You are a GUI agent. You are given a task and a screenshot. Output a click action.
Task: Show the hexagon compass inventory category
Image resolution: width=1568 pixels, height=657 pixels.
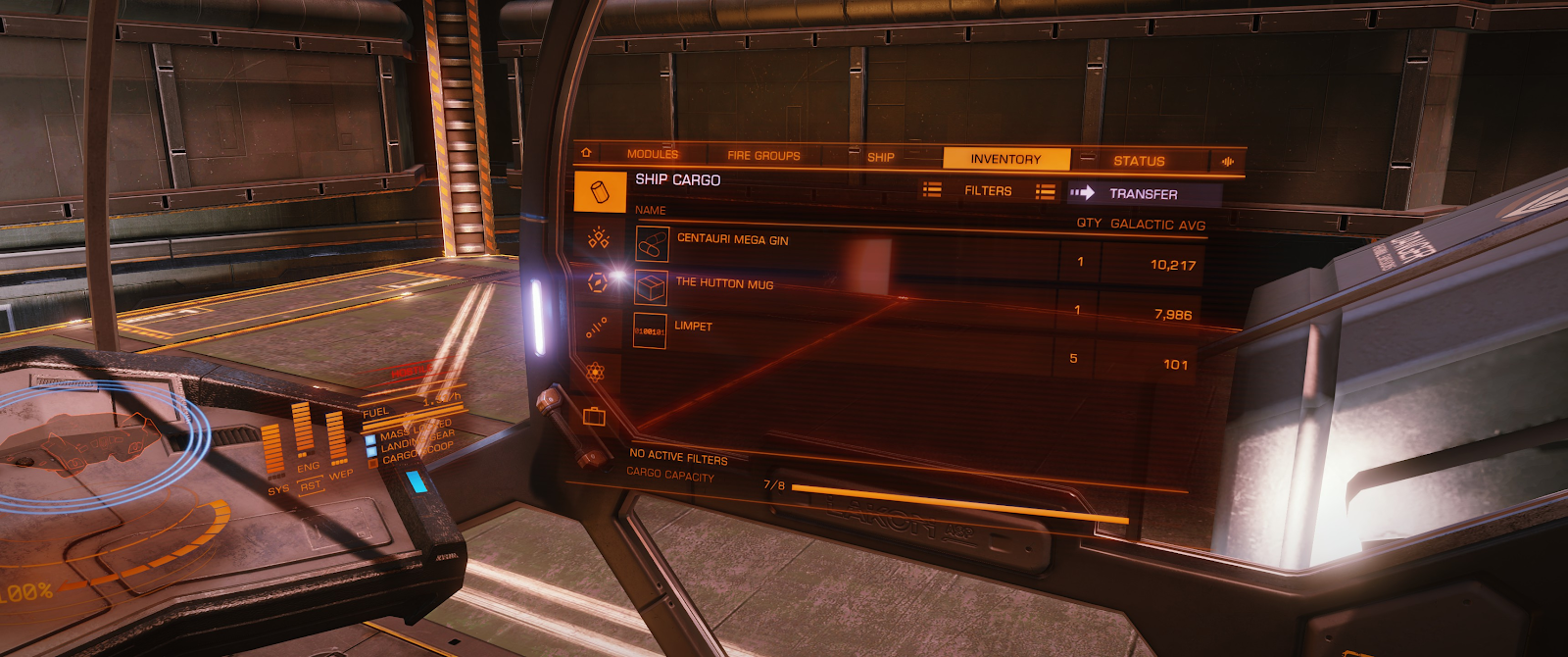coord(597,282)
